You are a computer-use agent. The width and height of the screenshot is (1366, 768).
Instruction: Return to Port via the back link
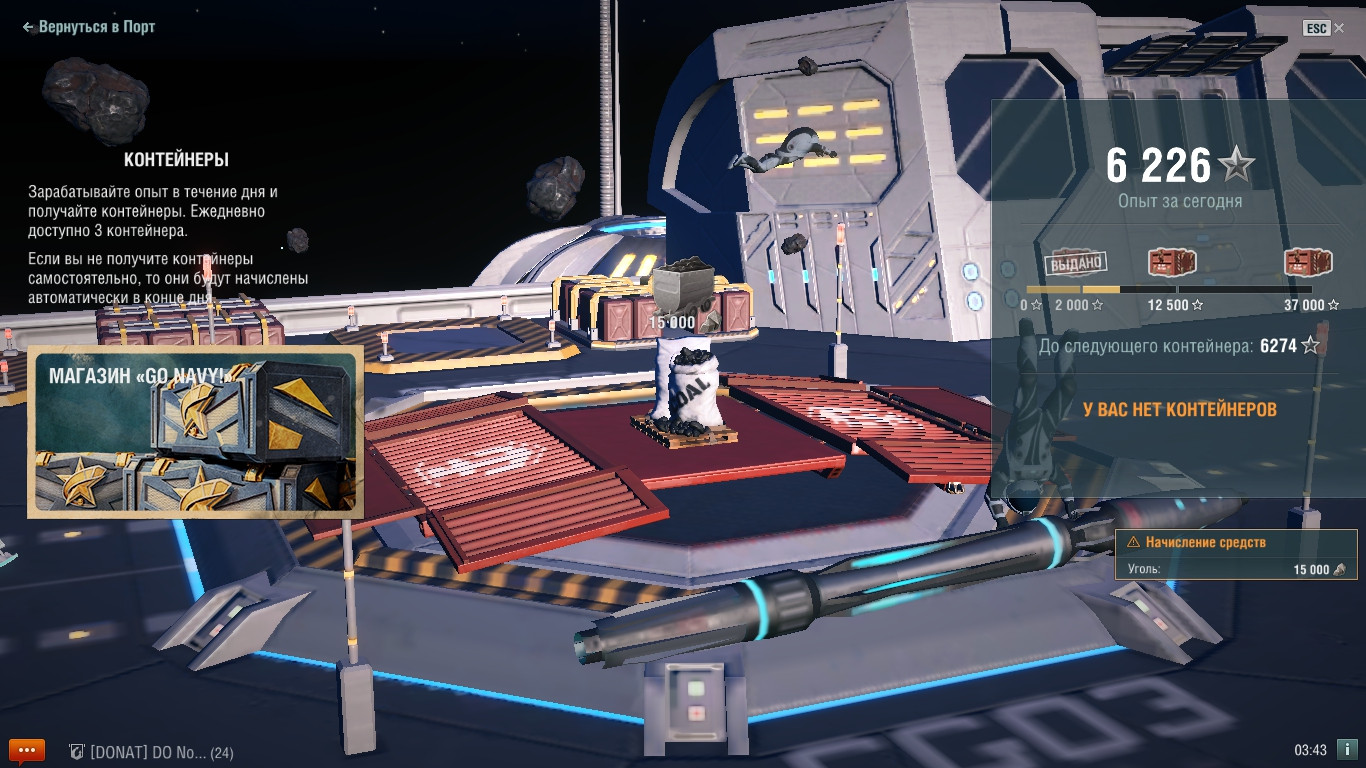pyautogui.click(x=89, y=27)
